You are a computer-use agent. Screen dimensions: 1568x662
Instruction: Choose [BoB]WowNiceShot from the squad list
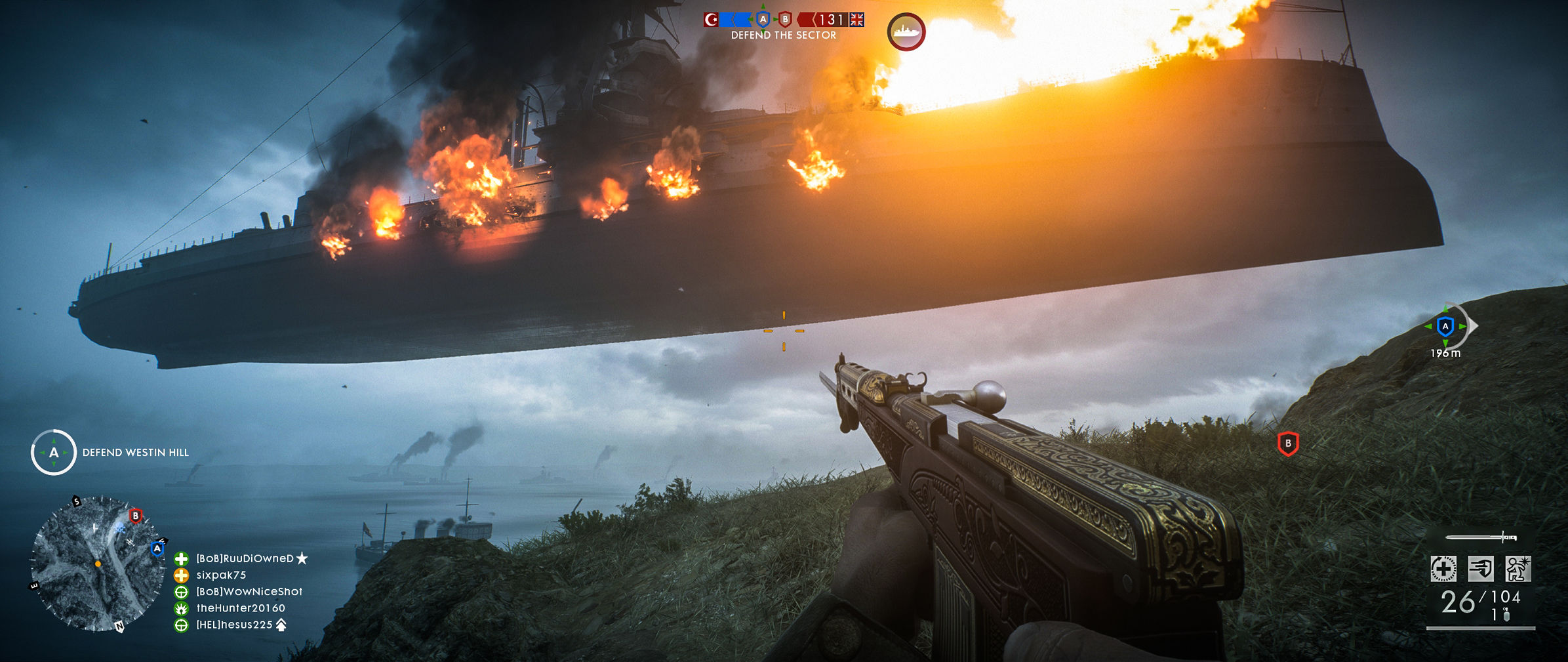(249, 592)
